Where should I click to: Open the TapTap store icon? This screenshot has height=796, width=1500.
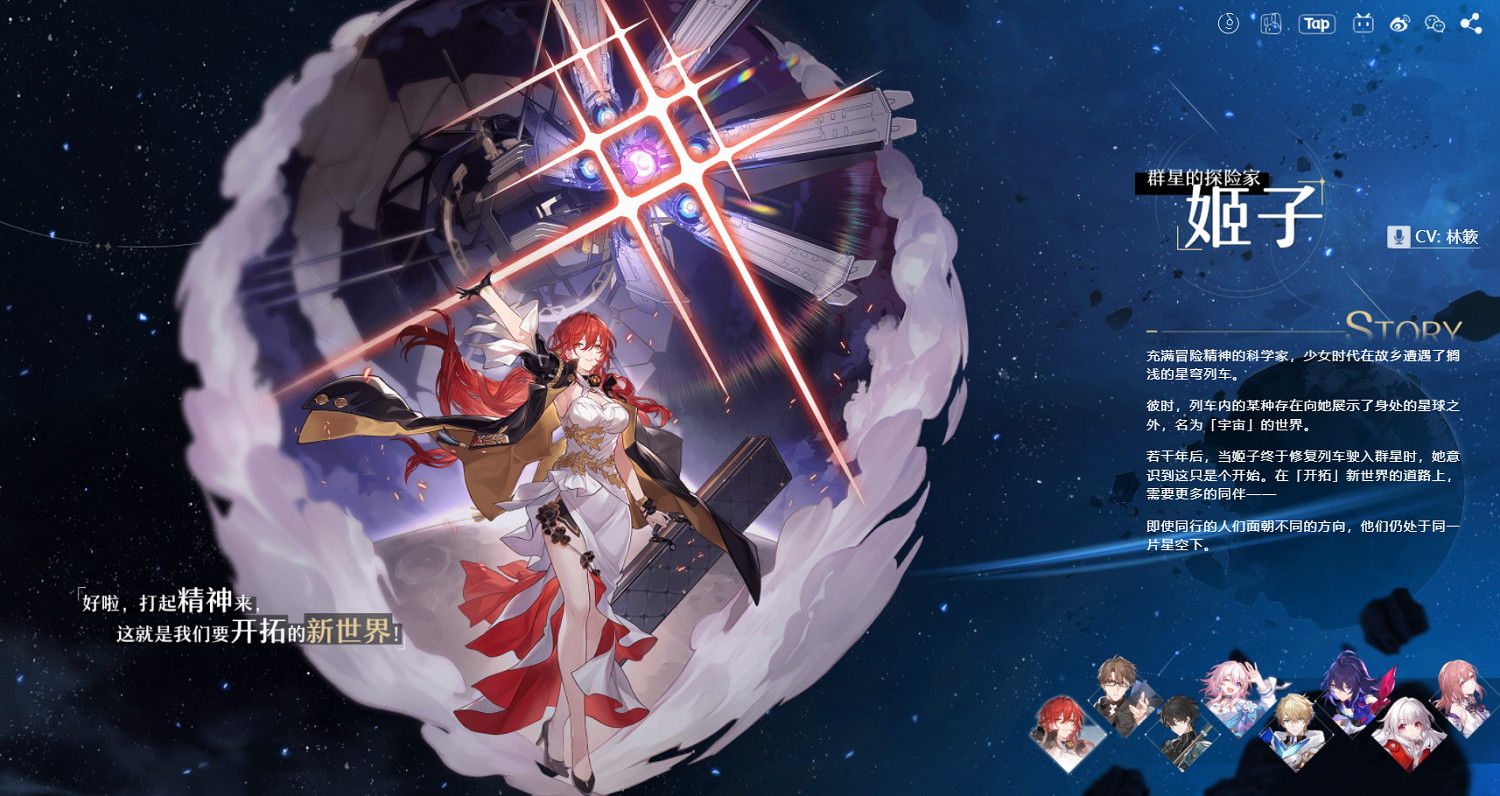[x=1317, y=23]
